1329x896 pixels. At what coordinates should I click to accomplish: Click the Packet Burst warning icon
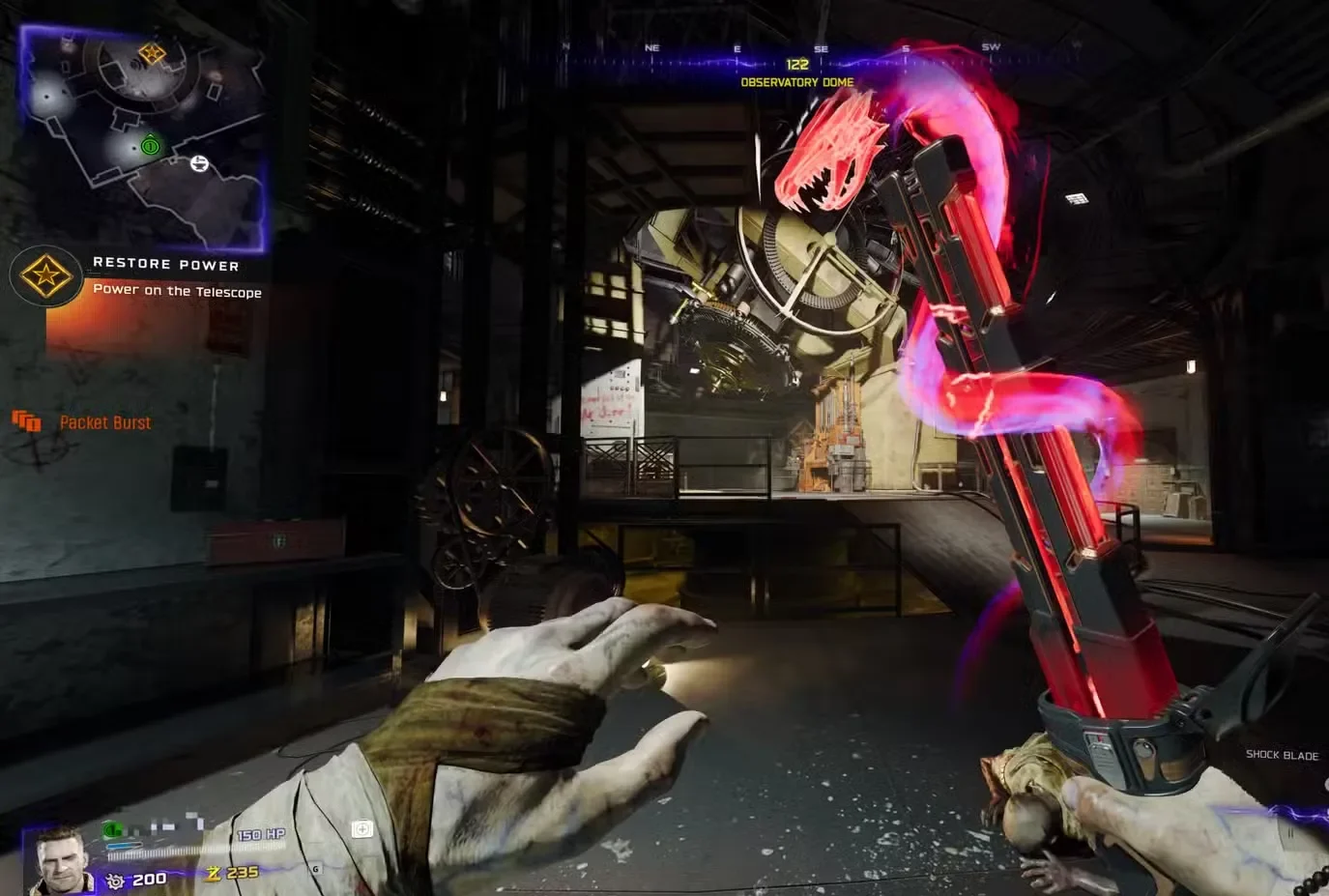26,421
